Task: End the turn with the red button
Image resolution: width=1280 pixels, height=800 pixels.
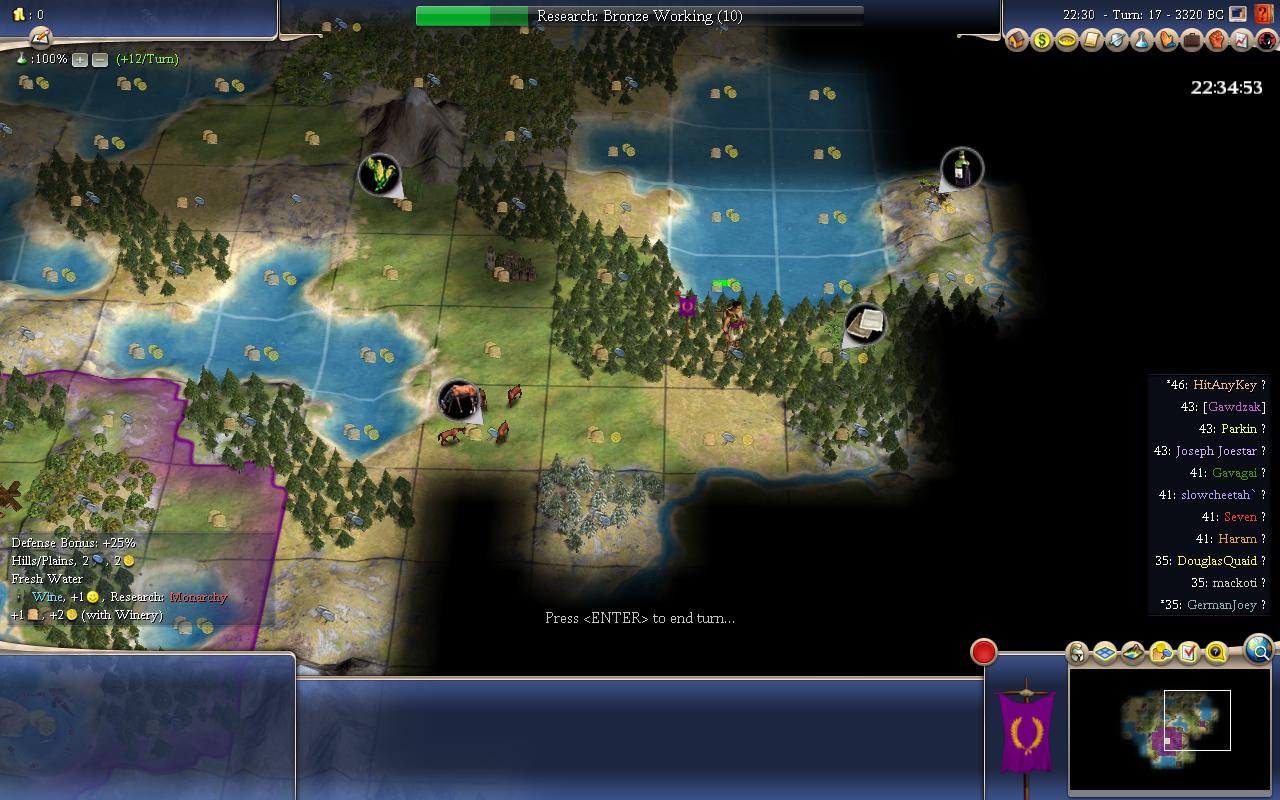Action: 984,652
